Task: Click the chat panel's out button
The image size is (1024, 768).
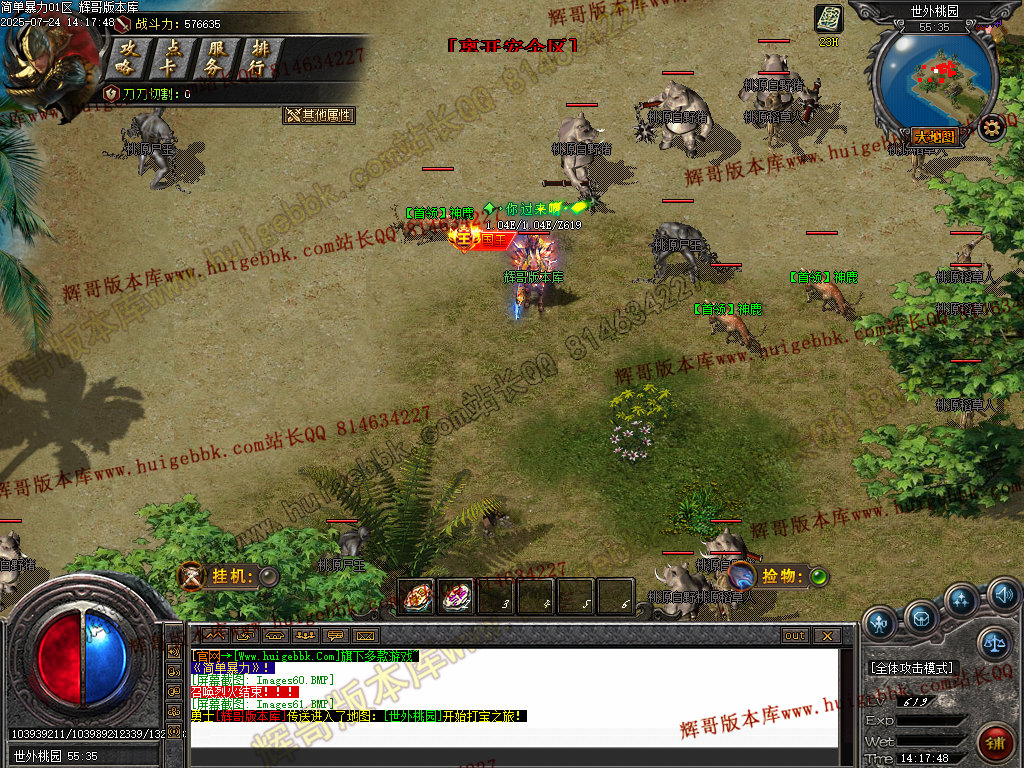Action: [x=795, y=636]
